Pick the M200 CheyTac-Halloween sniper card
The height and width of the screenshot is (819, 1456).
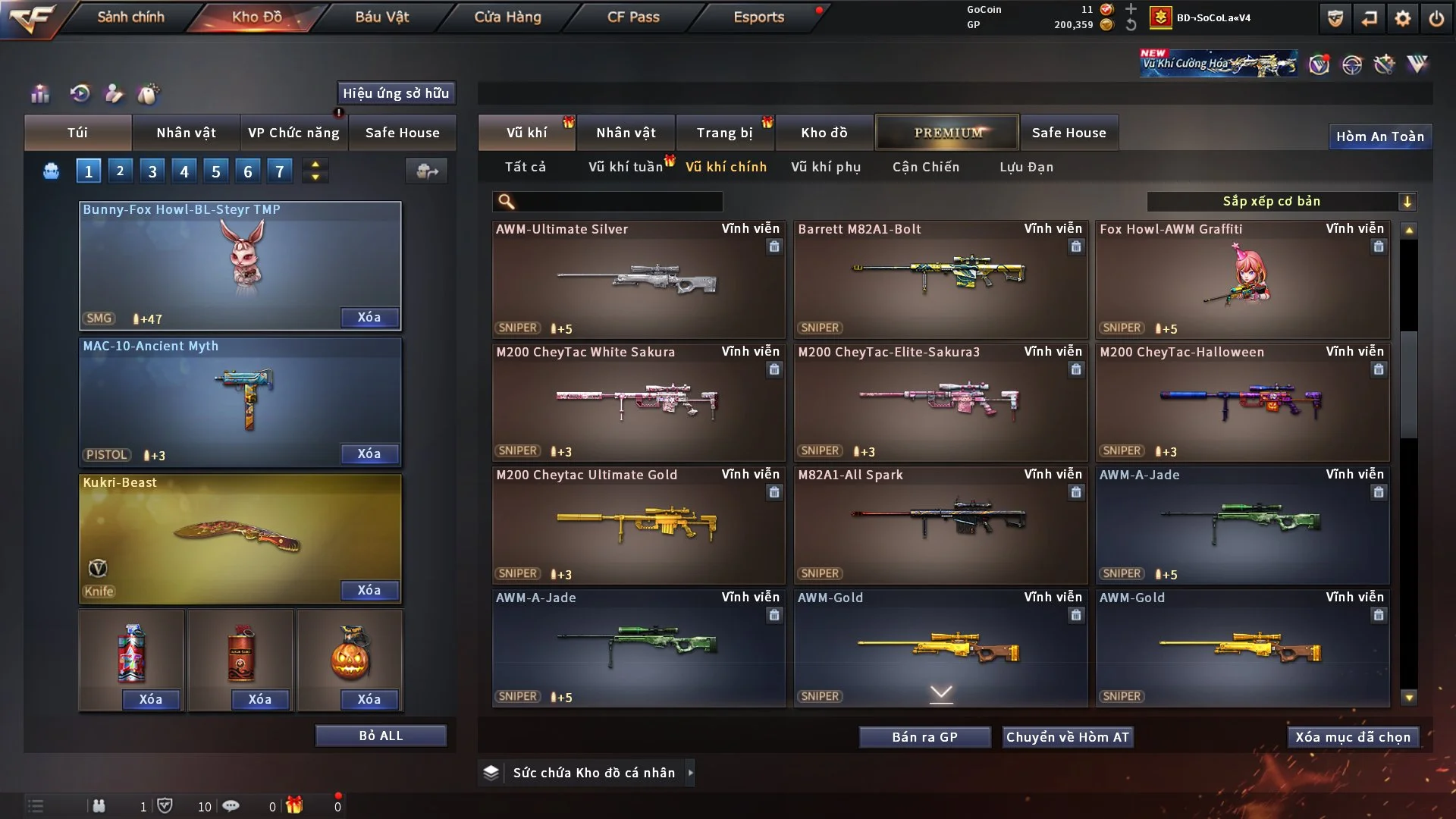[x=1242, y=402]
